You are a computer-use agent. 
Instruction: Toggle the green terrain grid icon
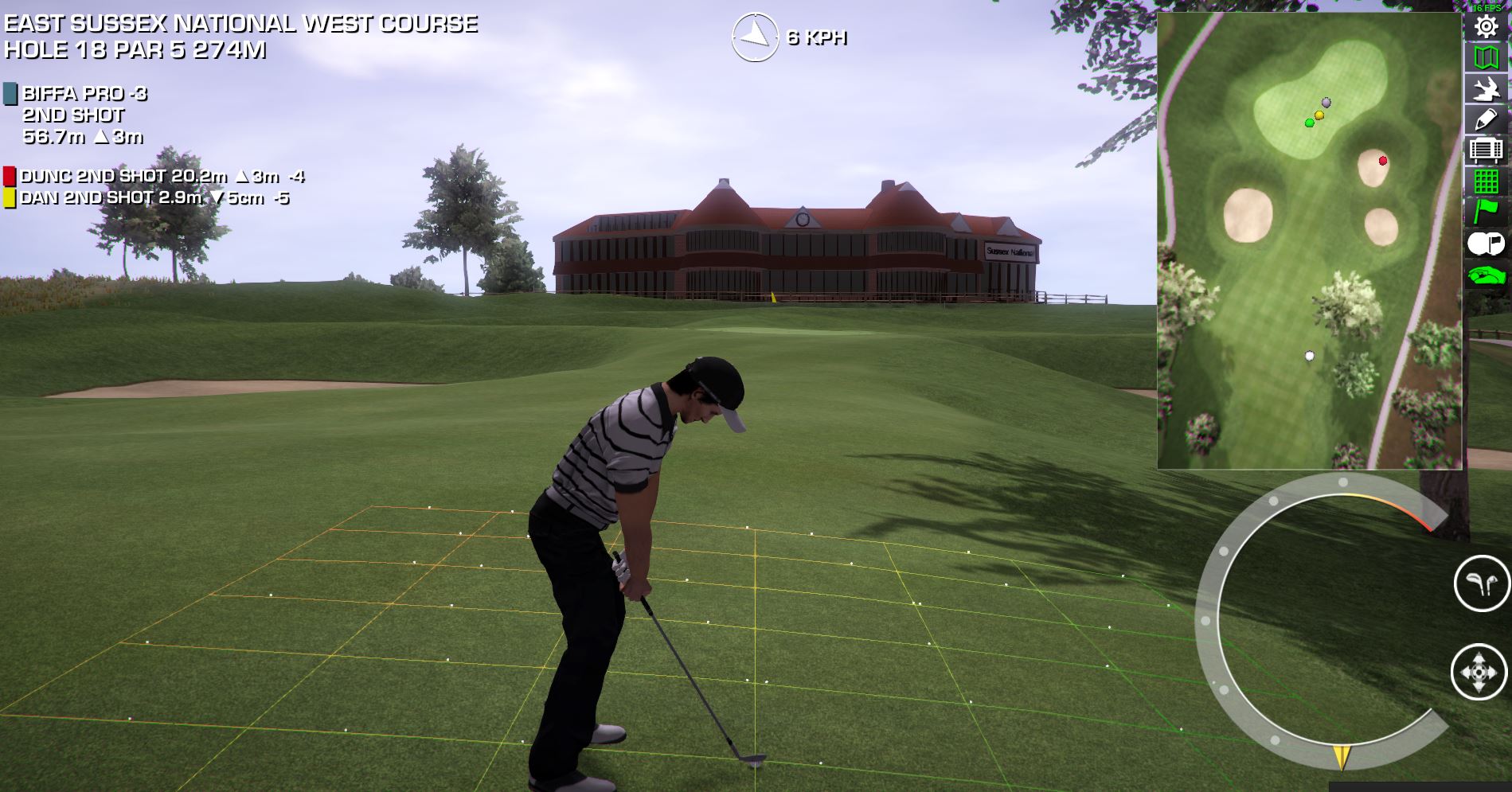click(1486, 181)
